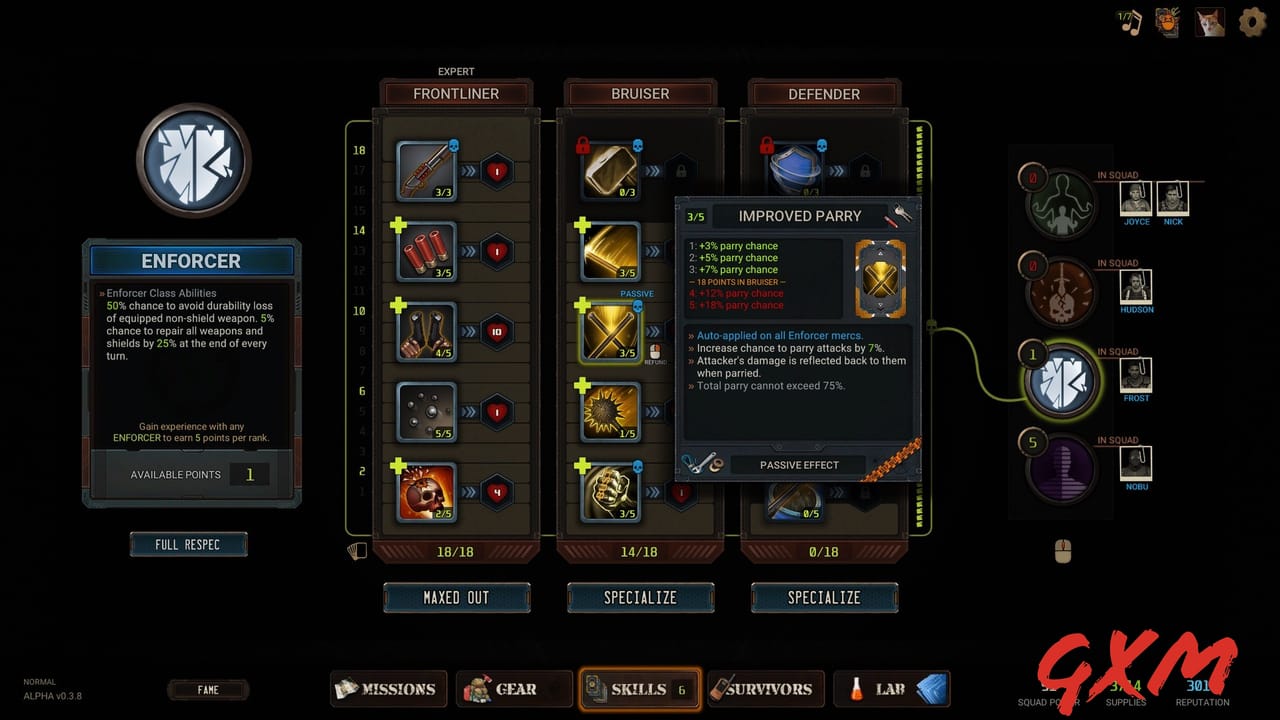The width and height of the screenshot is (1280, 720).
Task: Click Specialize under the Bruiser tree
Action: pos(640,597)
